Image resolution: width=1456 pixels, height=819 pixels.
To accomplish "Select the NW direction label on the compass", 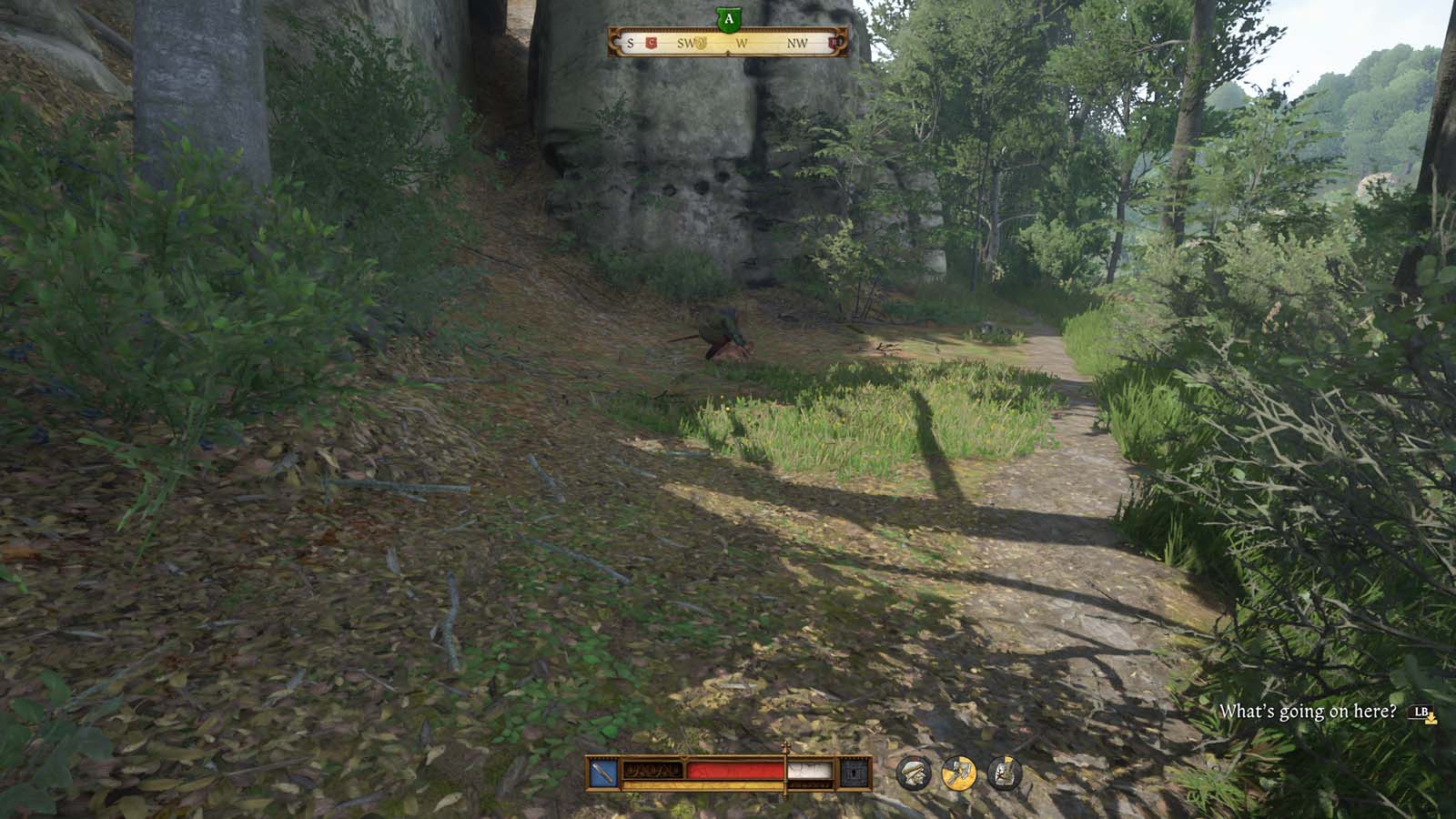I will point(799,42).
